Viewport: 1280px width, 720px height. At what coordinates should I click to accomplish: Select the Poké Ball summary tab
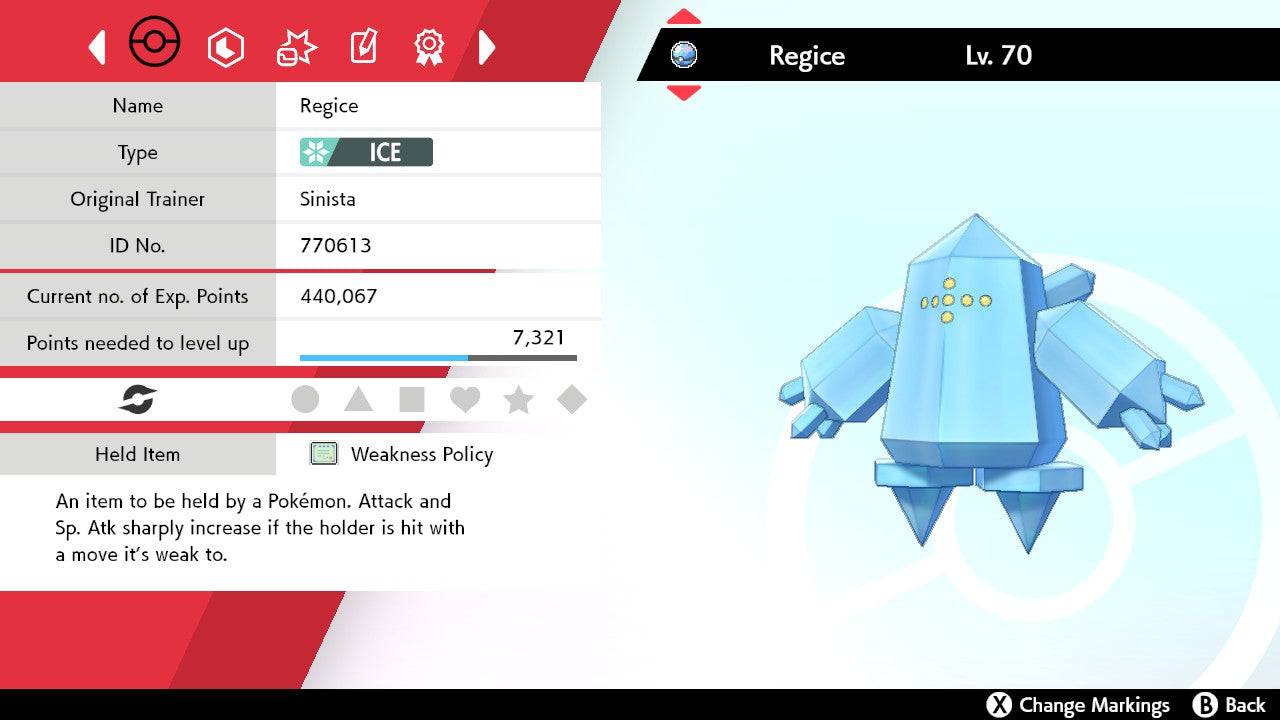[155, 44]
